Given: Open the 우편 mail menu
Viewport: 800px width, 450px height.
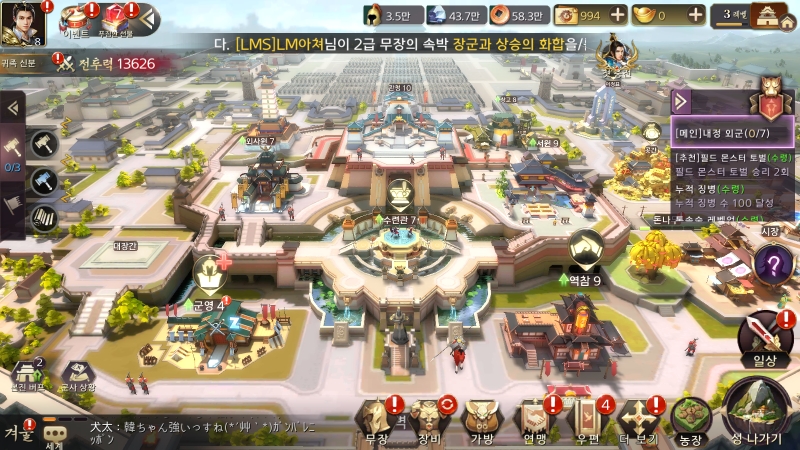Looking at the screenshot, I should point(585,420).
